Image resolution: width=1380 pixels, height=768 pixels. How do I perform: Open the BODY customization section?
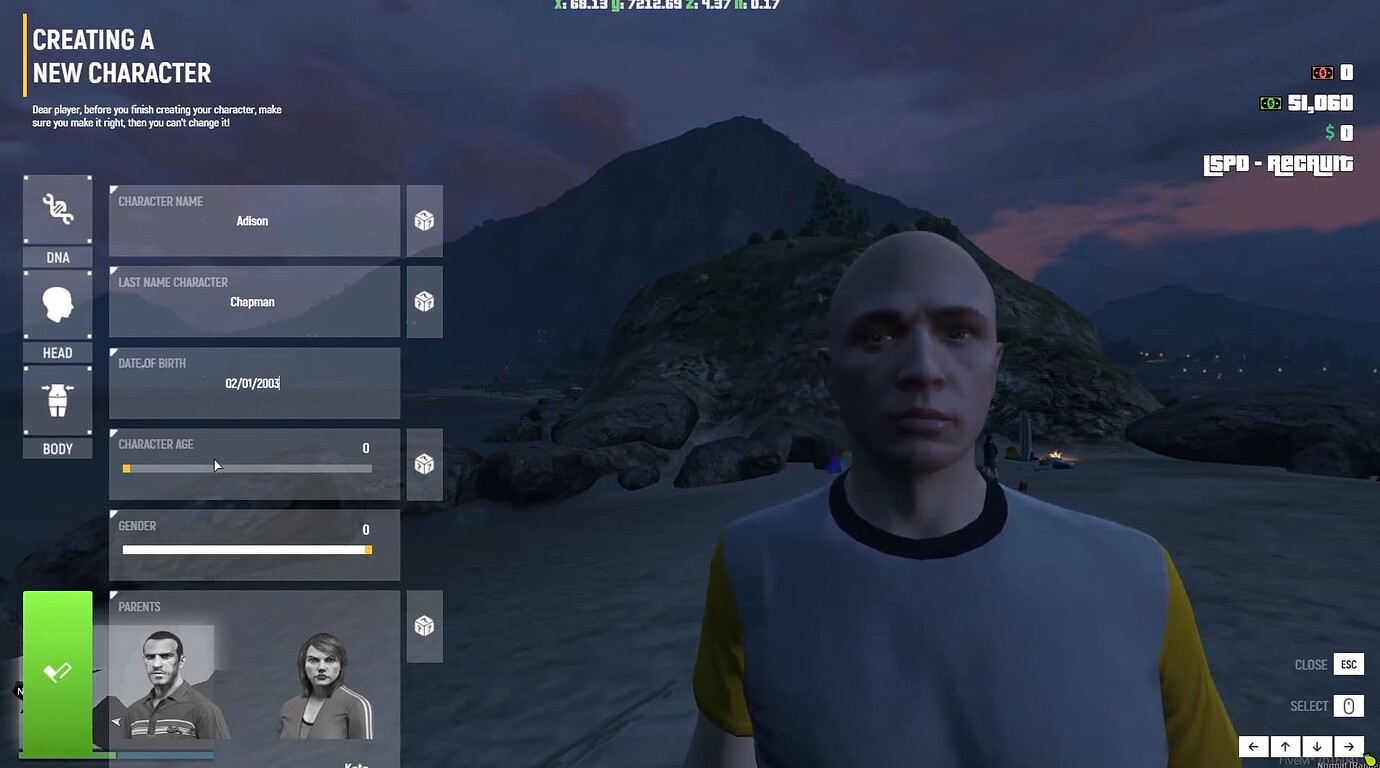point(57,400)
